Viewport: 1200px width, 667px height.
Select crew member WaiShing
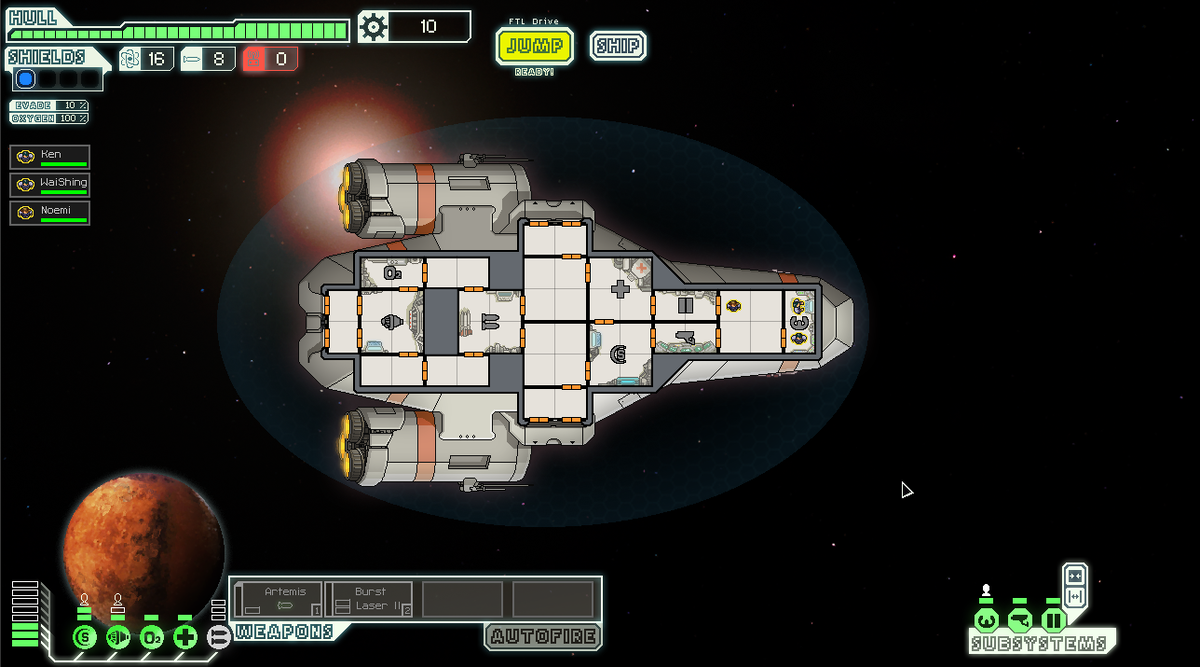point(51,184)
